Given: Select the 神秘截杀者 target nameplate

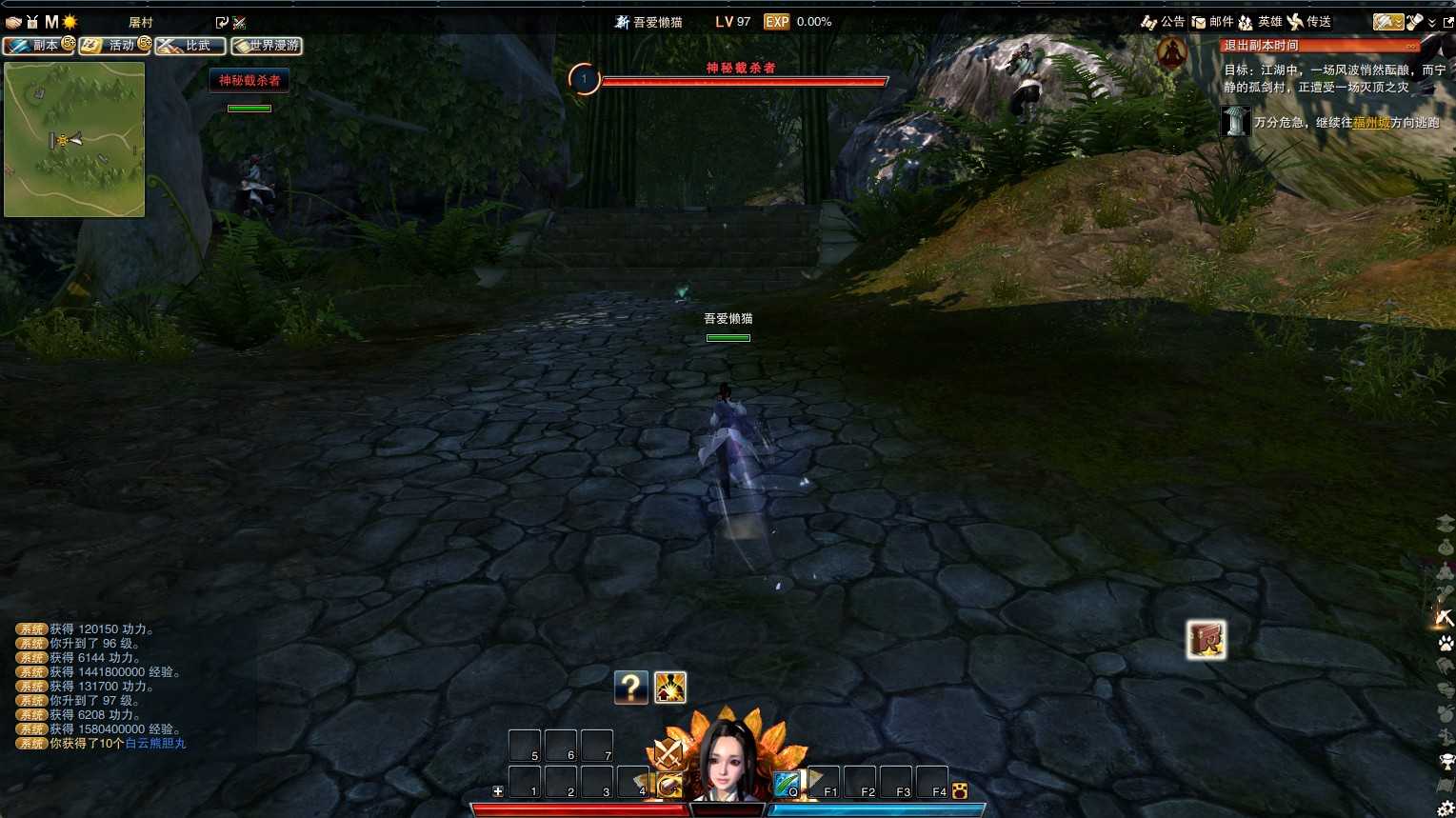Looking at the screenshot, I should [x=249, y=81].
